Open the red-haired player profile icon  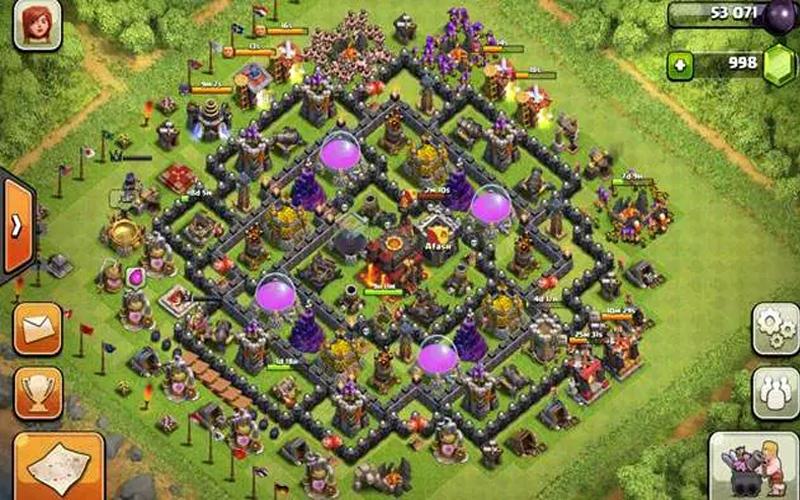tap(37, 25)
